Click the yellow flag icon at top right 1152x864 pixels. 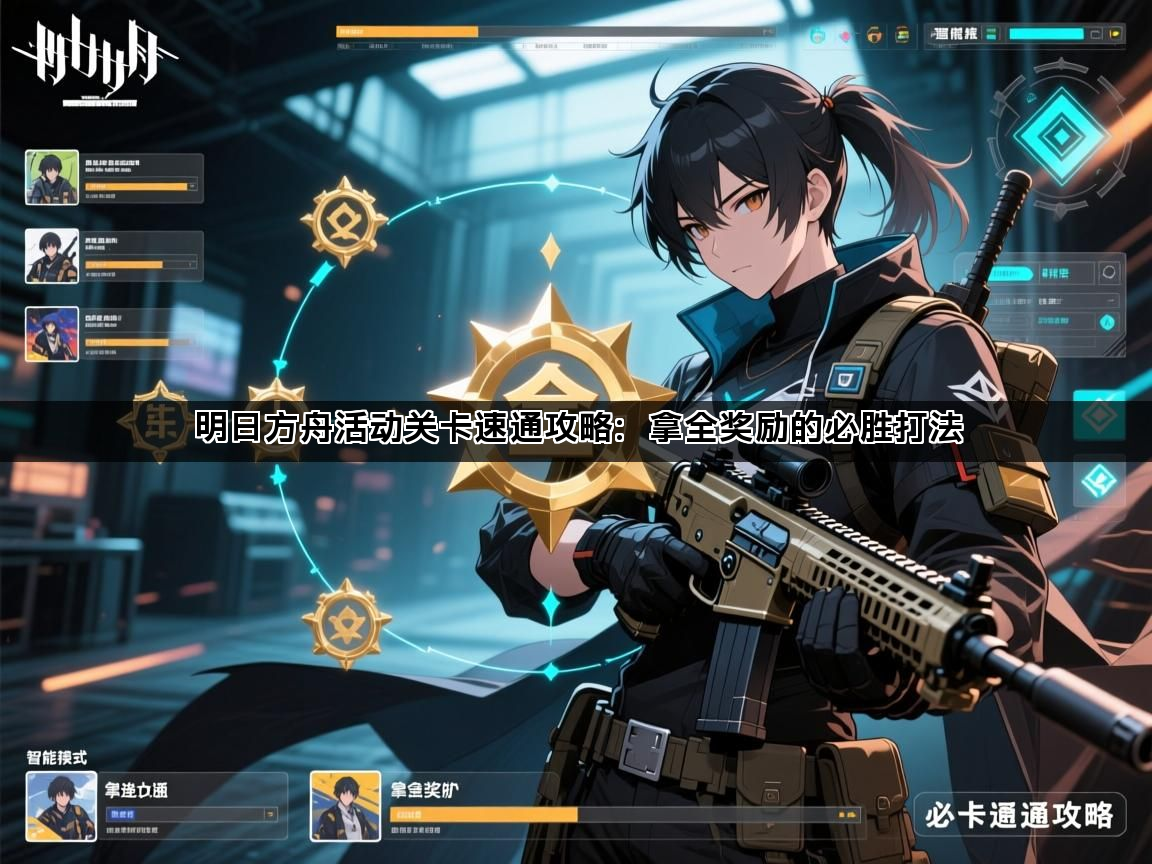[x=1116, y=34]
